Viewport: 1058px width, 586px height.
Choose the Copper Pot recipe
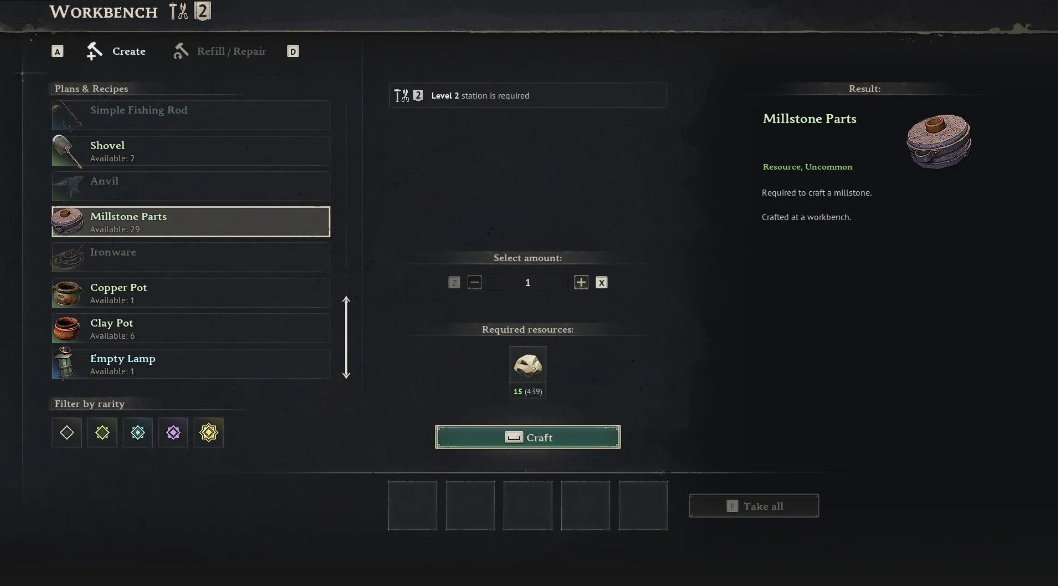pos(191,293)
